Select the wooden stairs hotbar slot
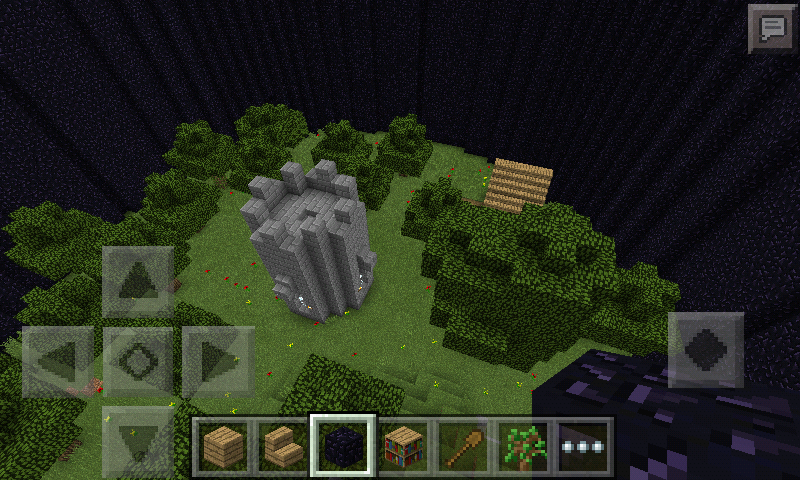The image size is (800, 480). pos(283,443)
